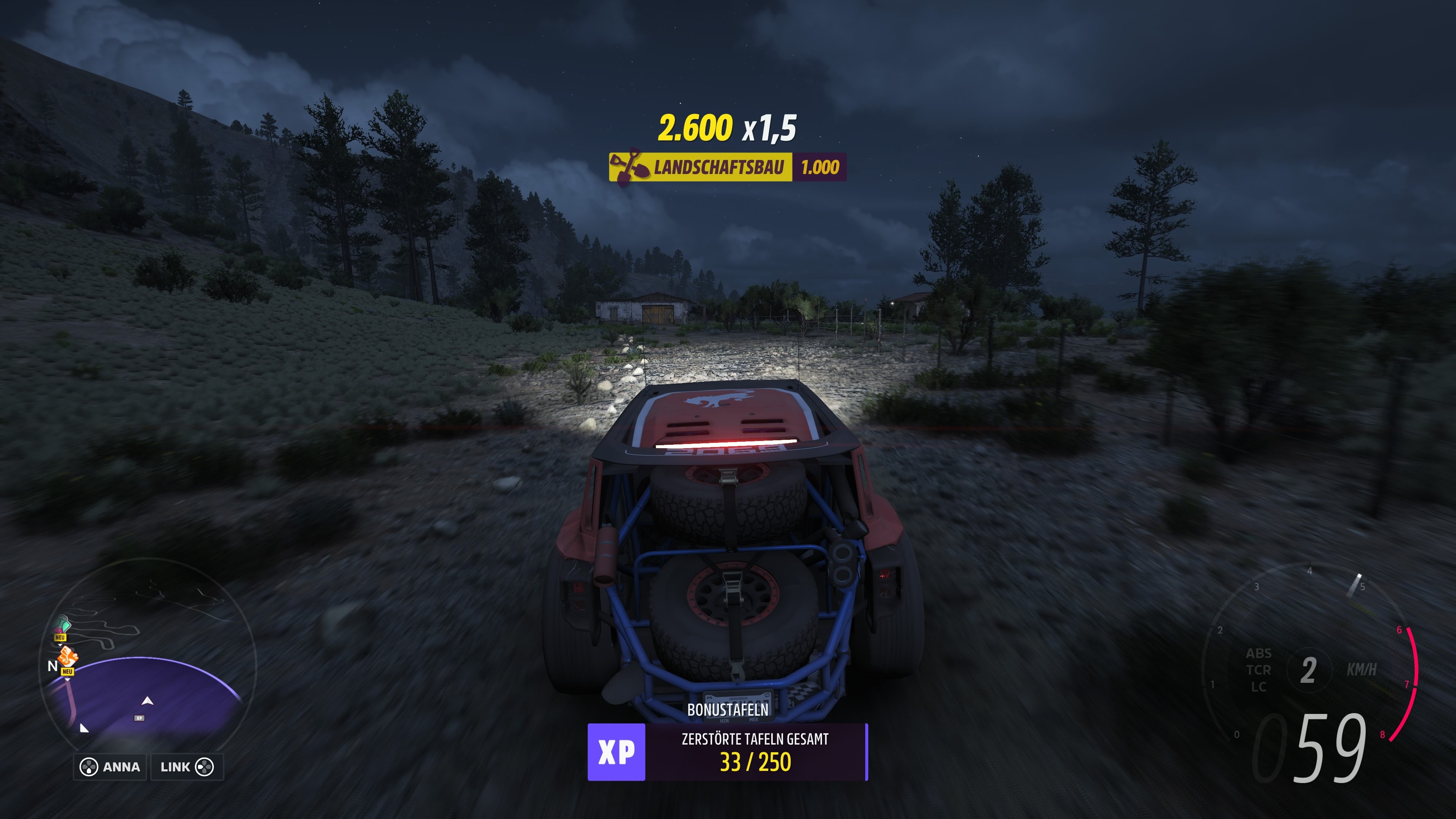Open the LINK communication menu

point(175,767)
